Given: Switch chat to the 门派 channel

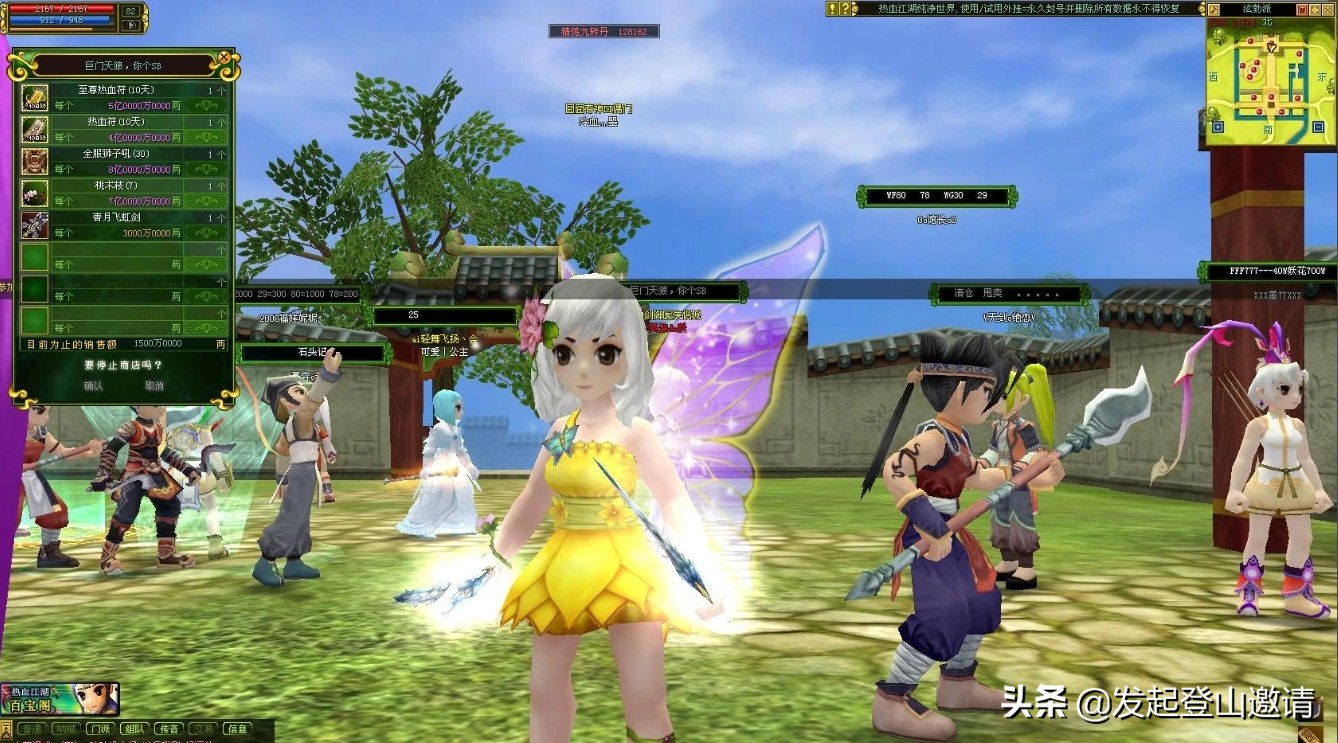Looking at the screenshot, I should 99,729.
